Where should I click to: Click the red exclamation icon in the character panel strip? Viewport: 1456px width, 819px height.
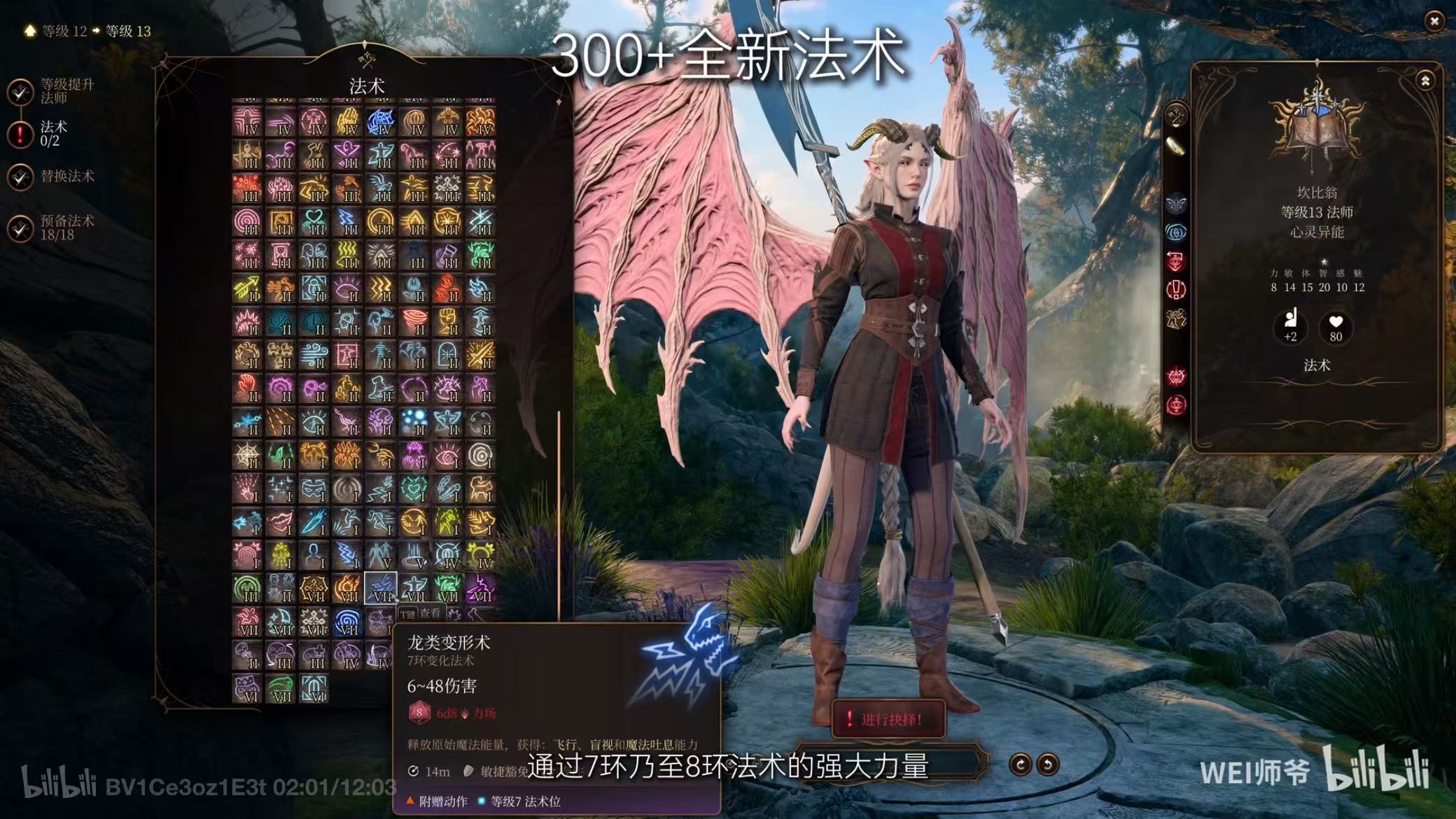click(x=1176, y=289)
